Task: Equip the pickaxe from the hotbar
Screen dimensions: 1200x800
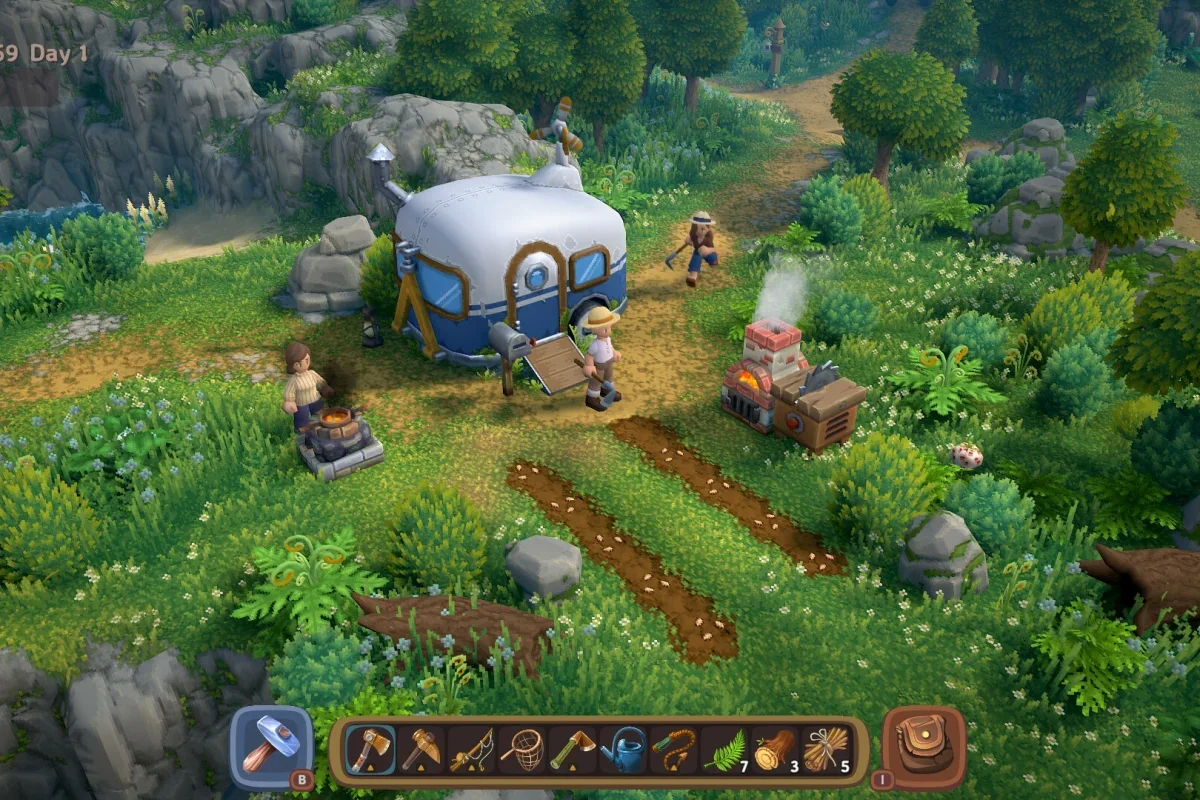Action: click(421, 750)
